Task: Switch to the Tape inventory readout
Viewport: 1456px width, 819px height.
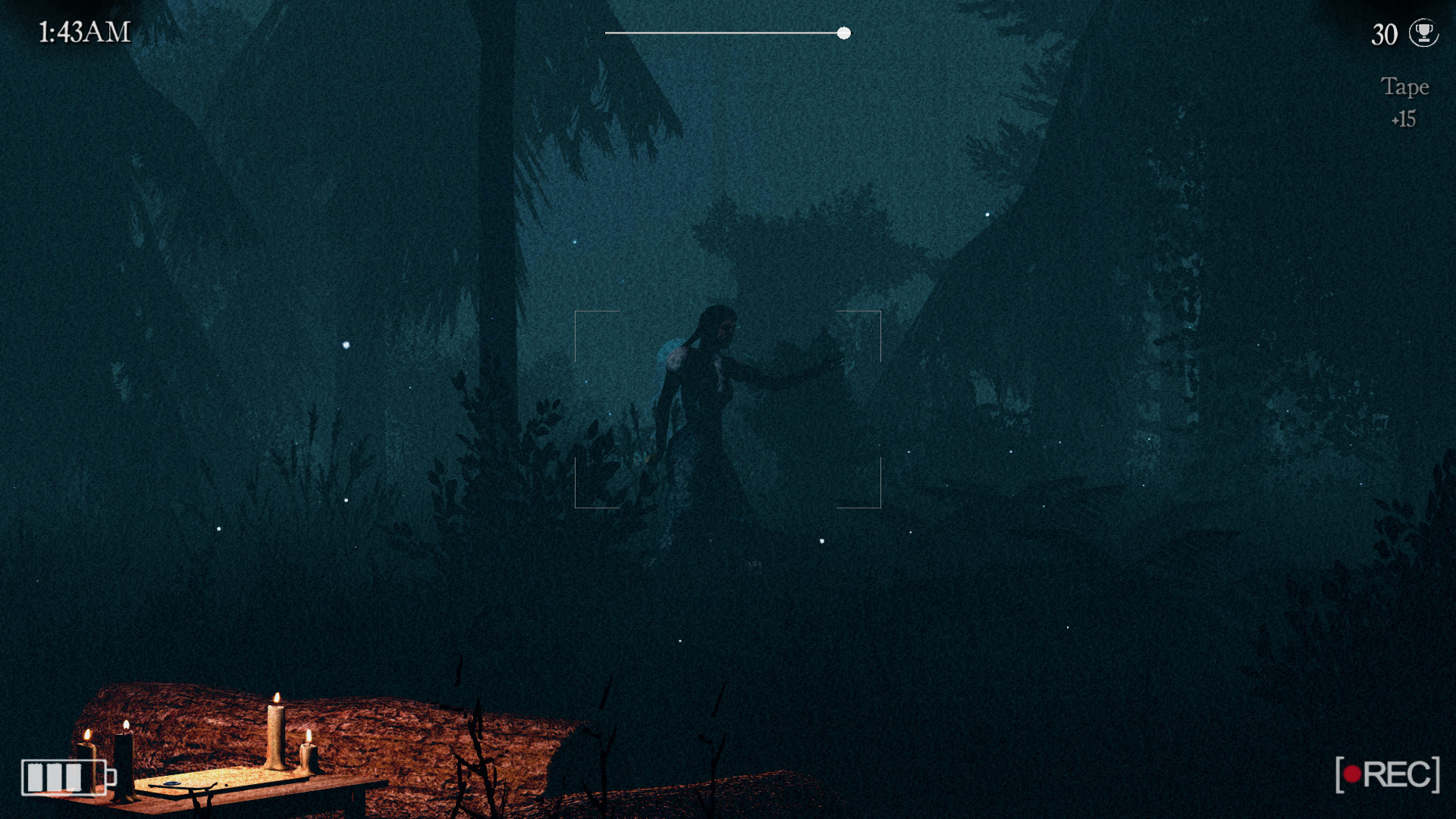Action: [1404, 86]
